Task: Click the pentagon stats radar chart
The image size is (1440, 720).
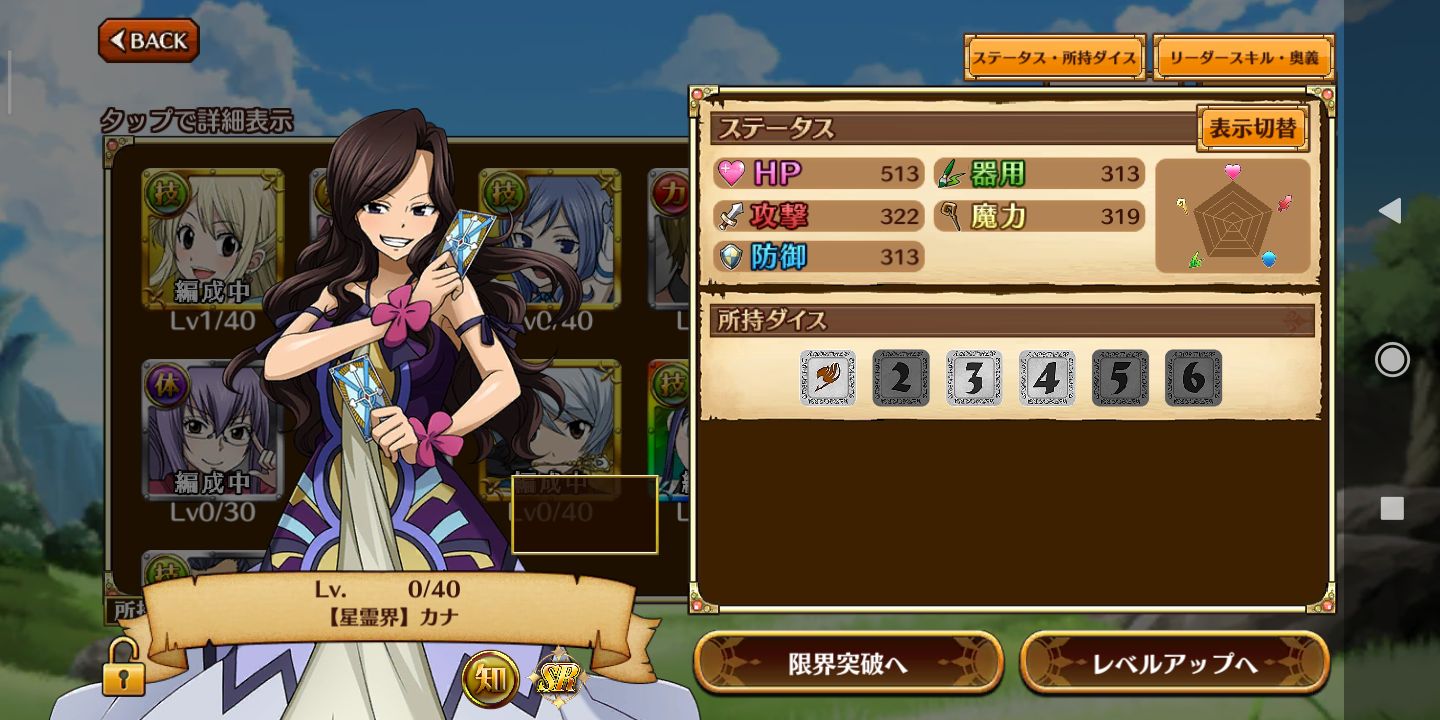Action: [1233, 216]
